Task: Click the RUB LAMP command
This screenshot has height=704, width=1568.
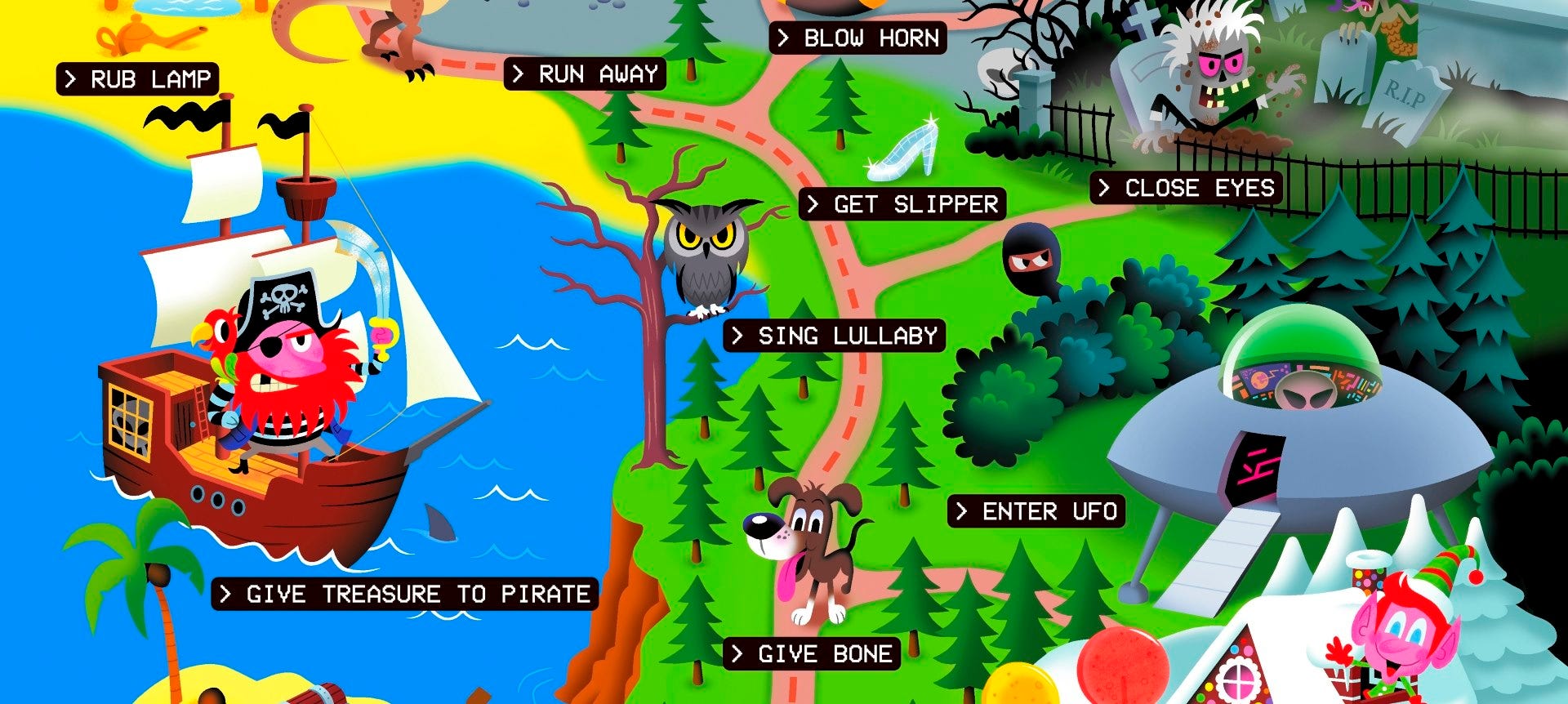Action: 139,78
